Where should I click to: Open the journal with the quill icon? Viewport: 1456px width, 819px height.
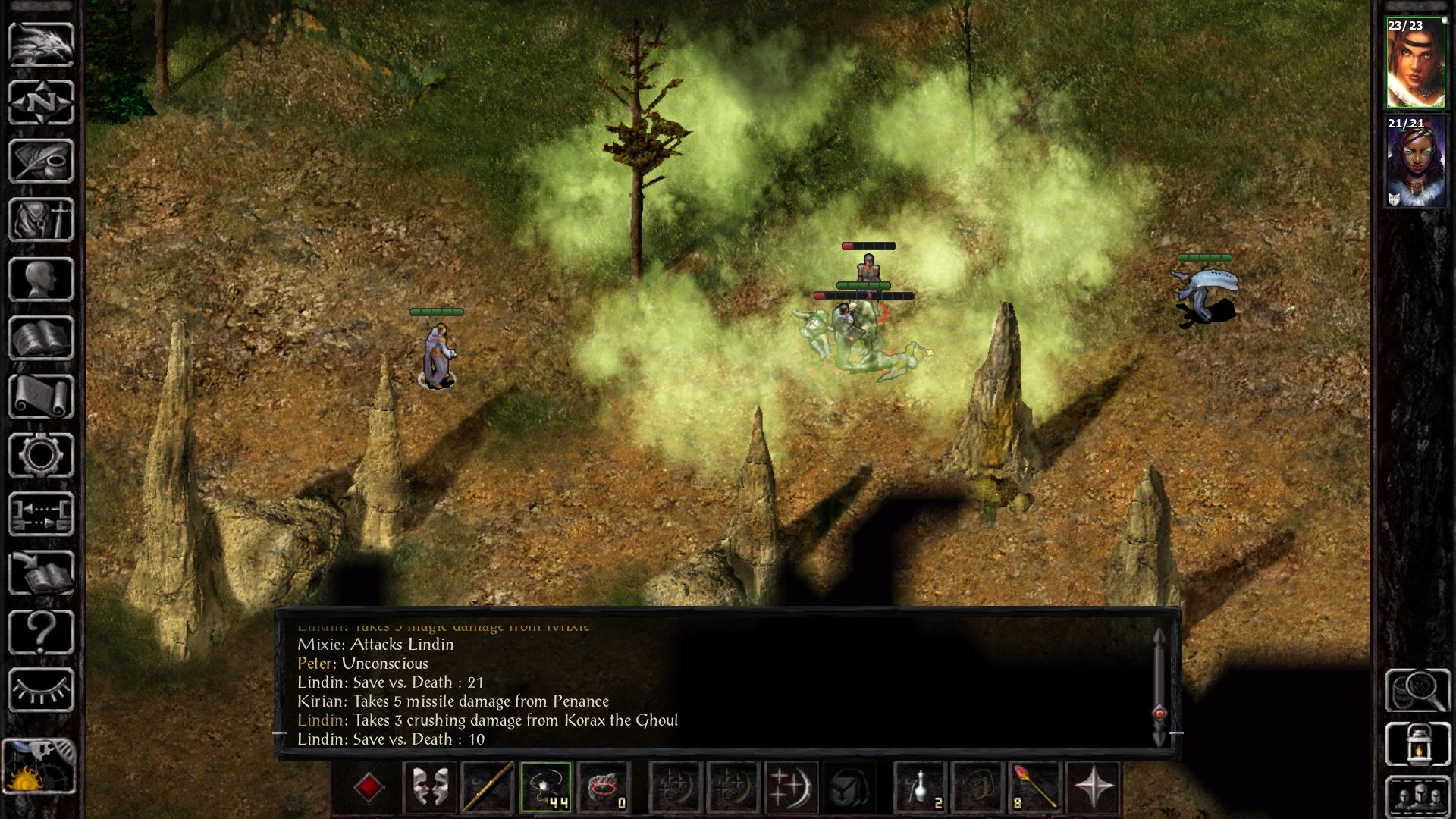pyautogui.click(x=41, y=161)
